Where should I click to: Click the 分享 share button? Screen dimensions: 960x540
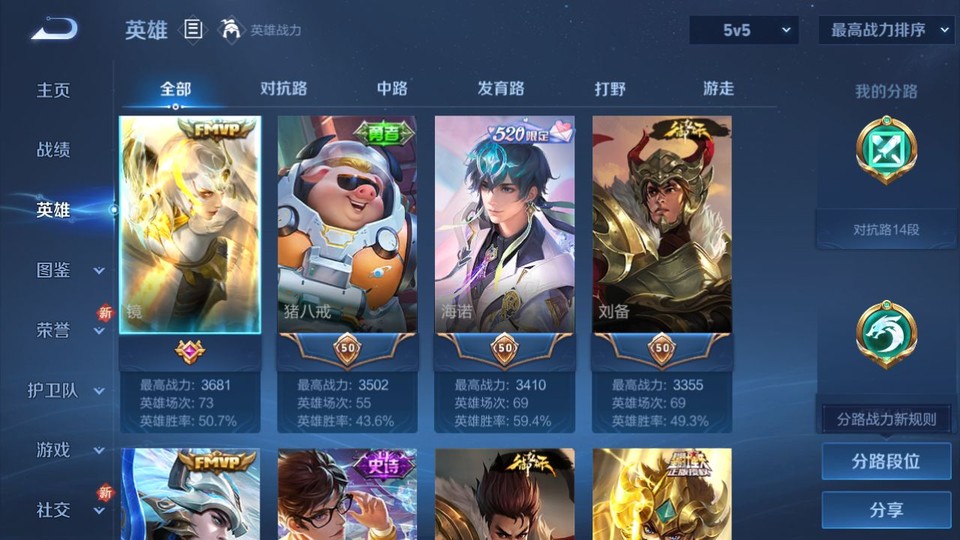coord(886,510)
